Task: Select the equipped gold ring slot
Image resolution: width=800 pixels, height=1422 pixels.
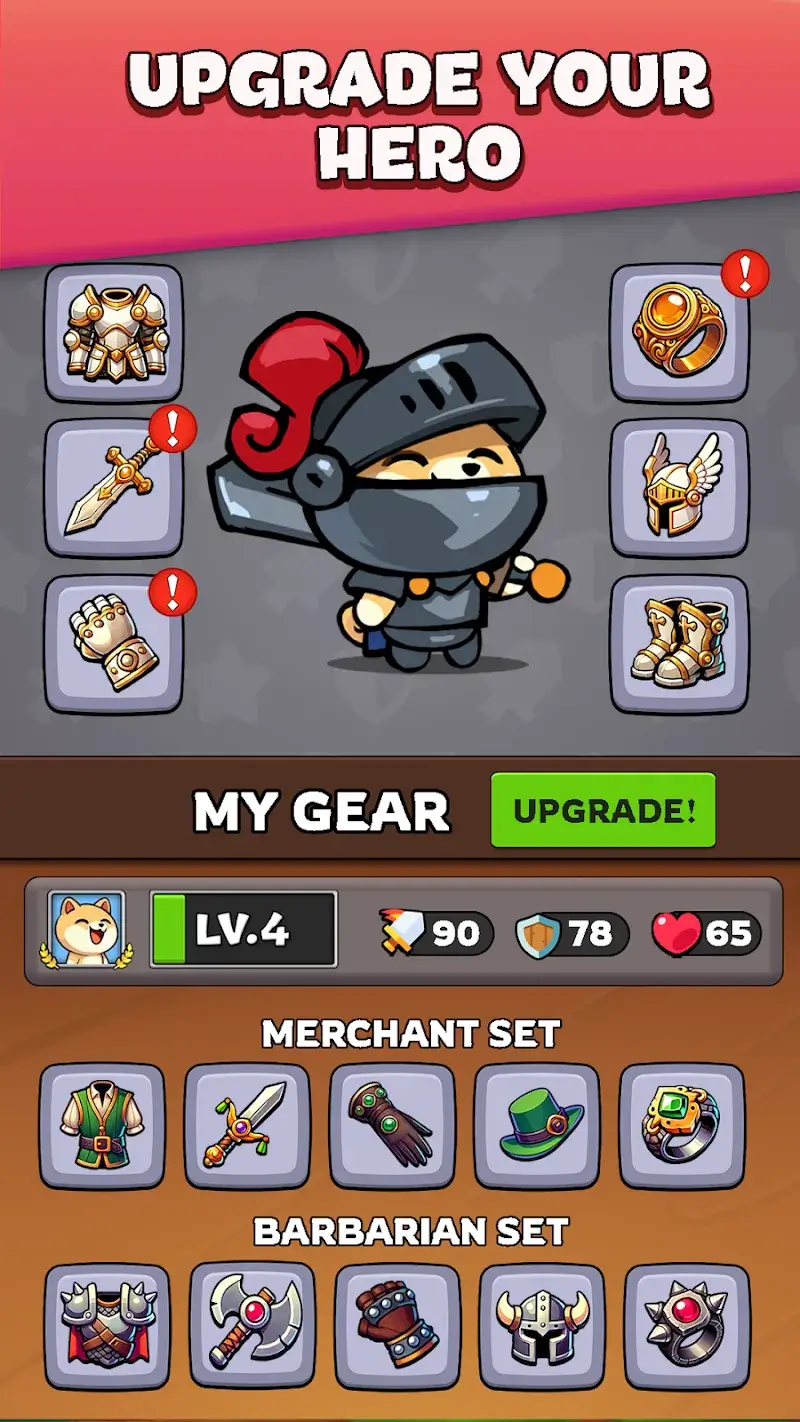Action: tap(679, 333)
